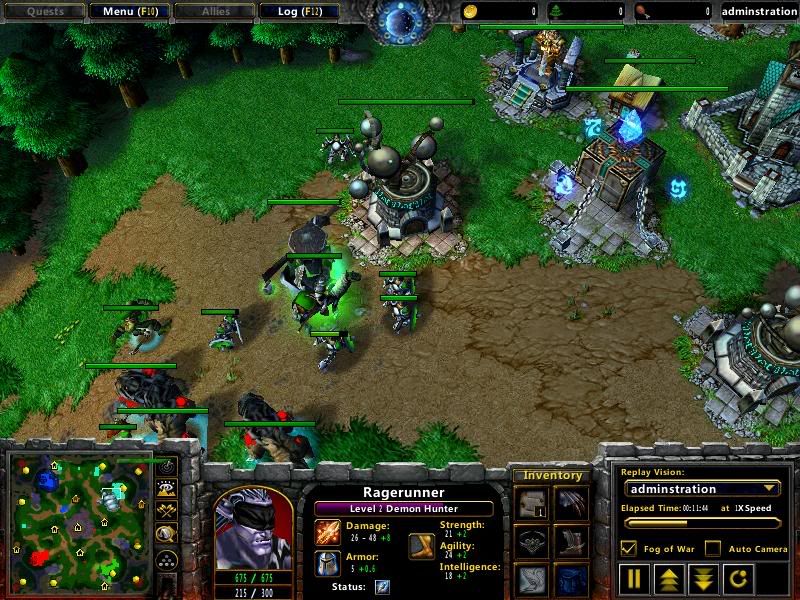This screenshot has height=600, width=800.
Task: Activate the minimap signal ping button
Action: click(x=167, y=466)
